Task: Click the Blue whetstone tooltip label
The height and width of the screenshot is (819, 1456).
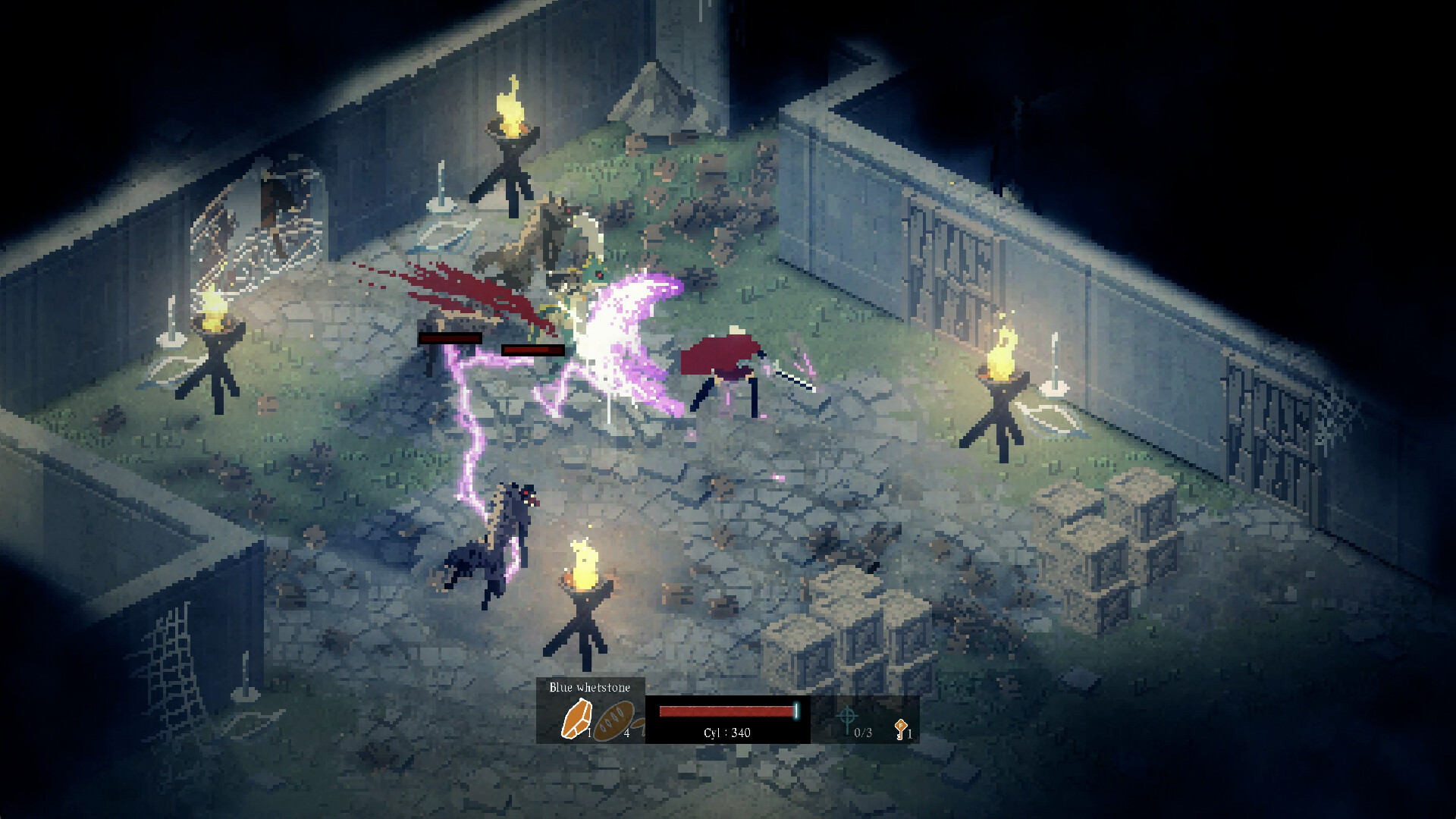Action: pyautogui.click(x=591, y=689)
